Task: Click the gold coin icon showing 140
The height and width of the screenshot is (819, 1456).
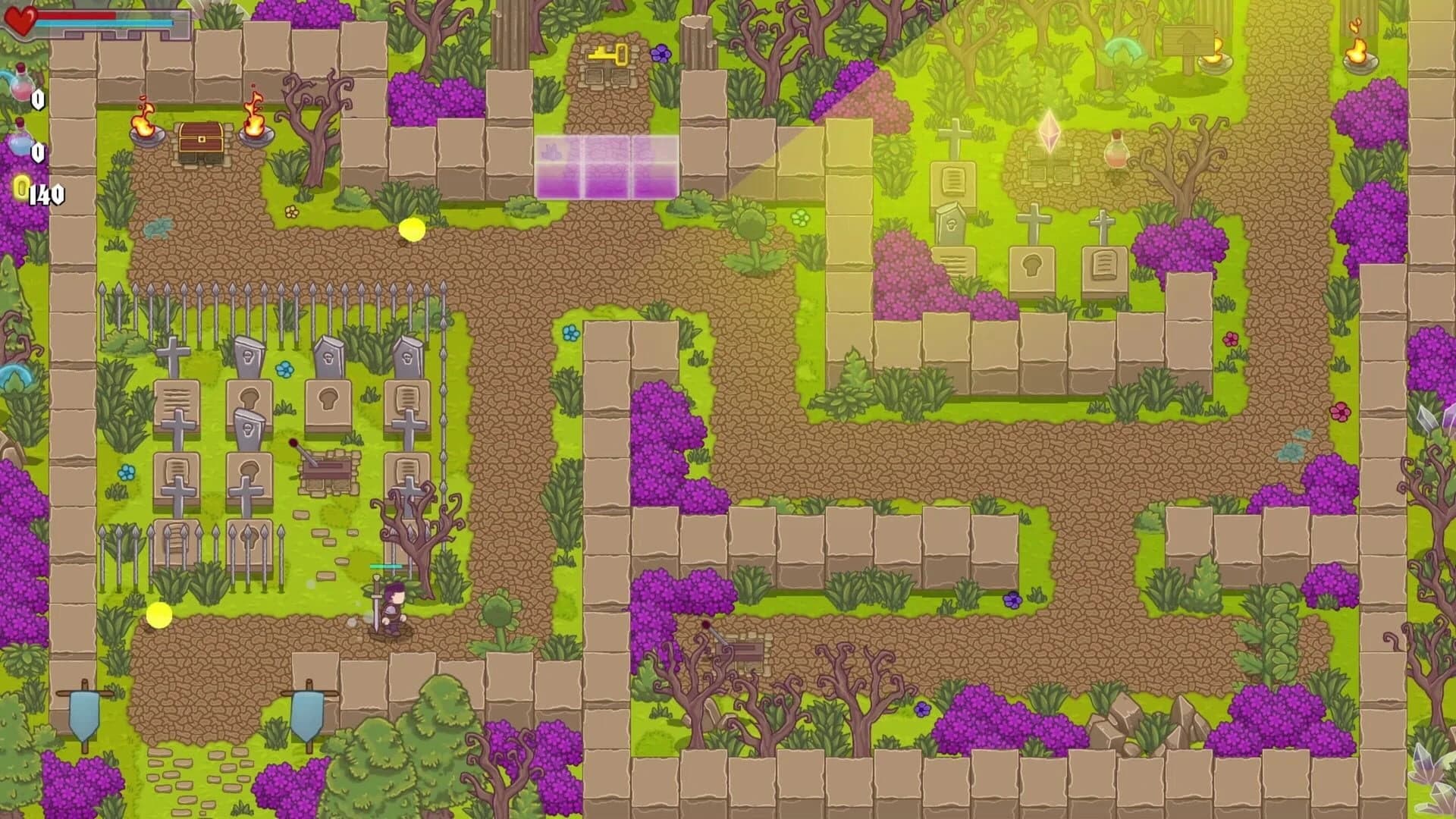Action: pos(21,187)
